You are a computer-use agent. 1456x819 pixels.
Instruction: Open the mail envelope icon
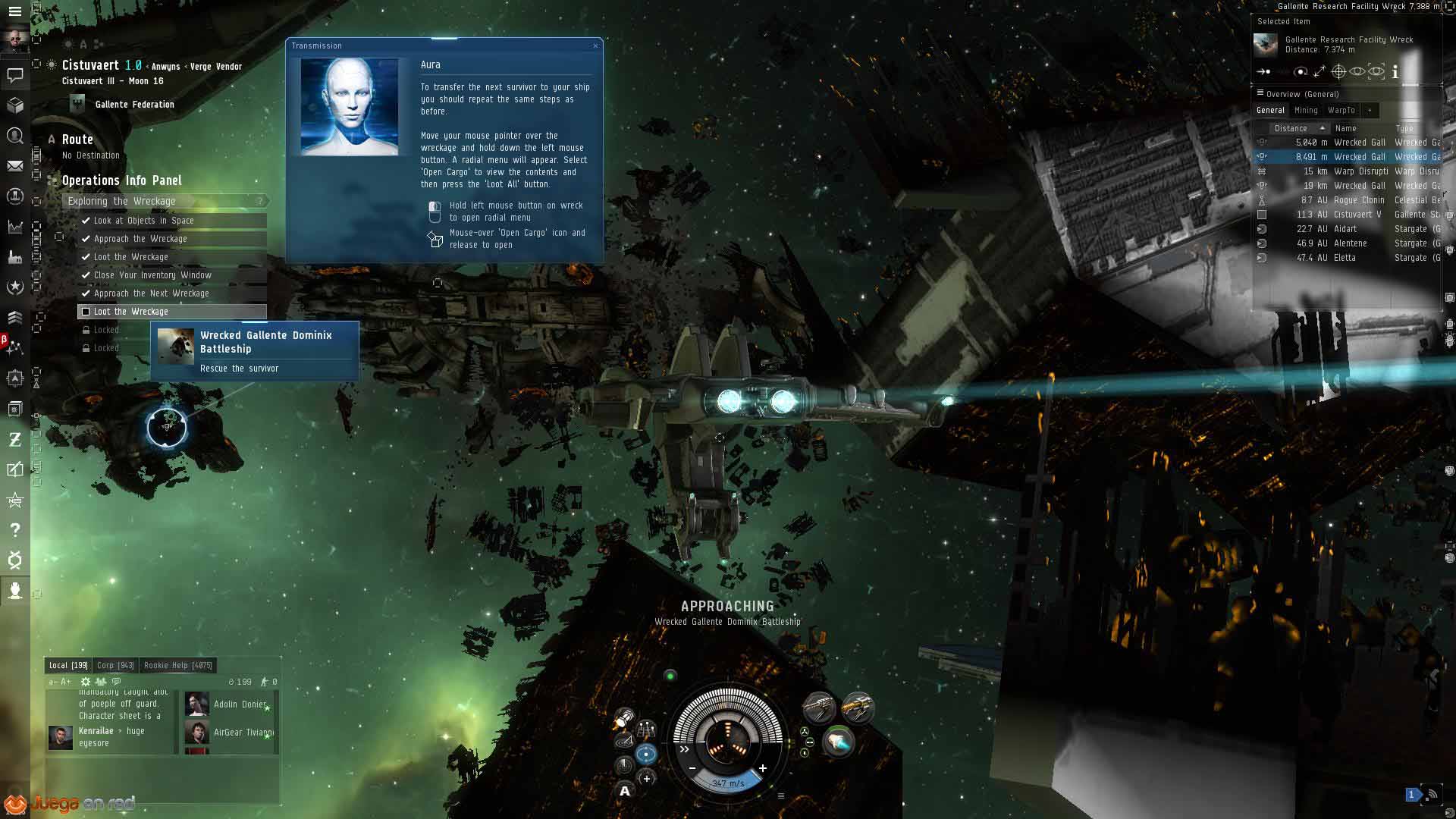point(14,166)
